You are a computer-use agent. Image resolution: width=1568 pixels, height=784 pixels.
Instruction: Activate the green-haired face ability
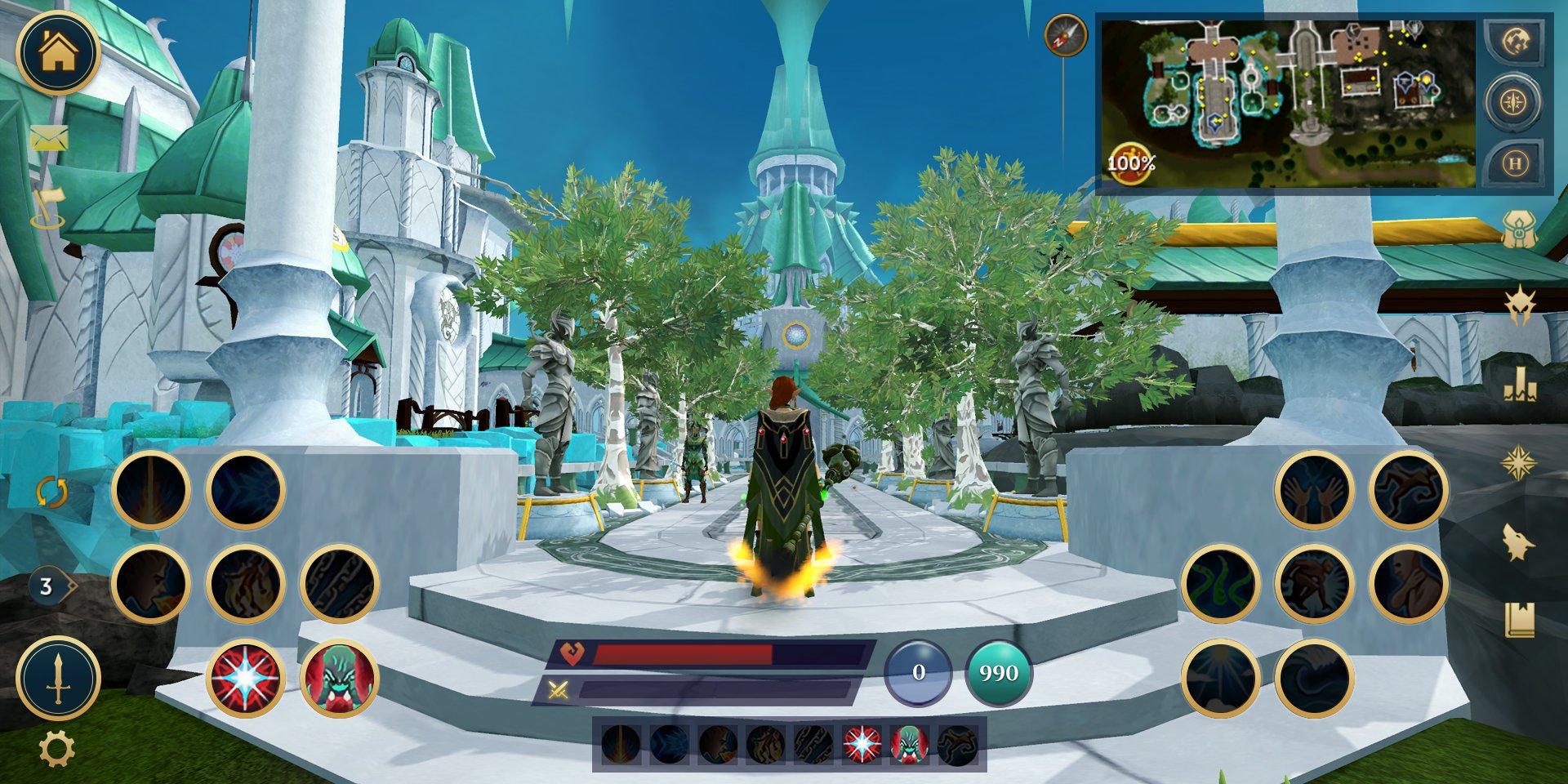339,678
